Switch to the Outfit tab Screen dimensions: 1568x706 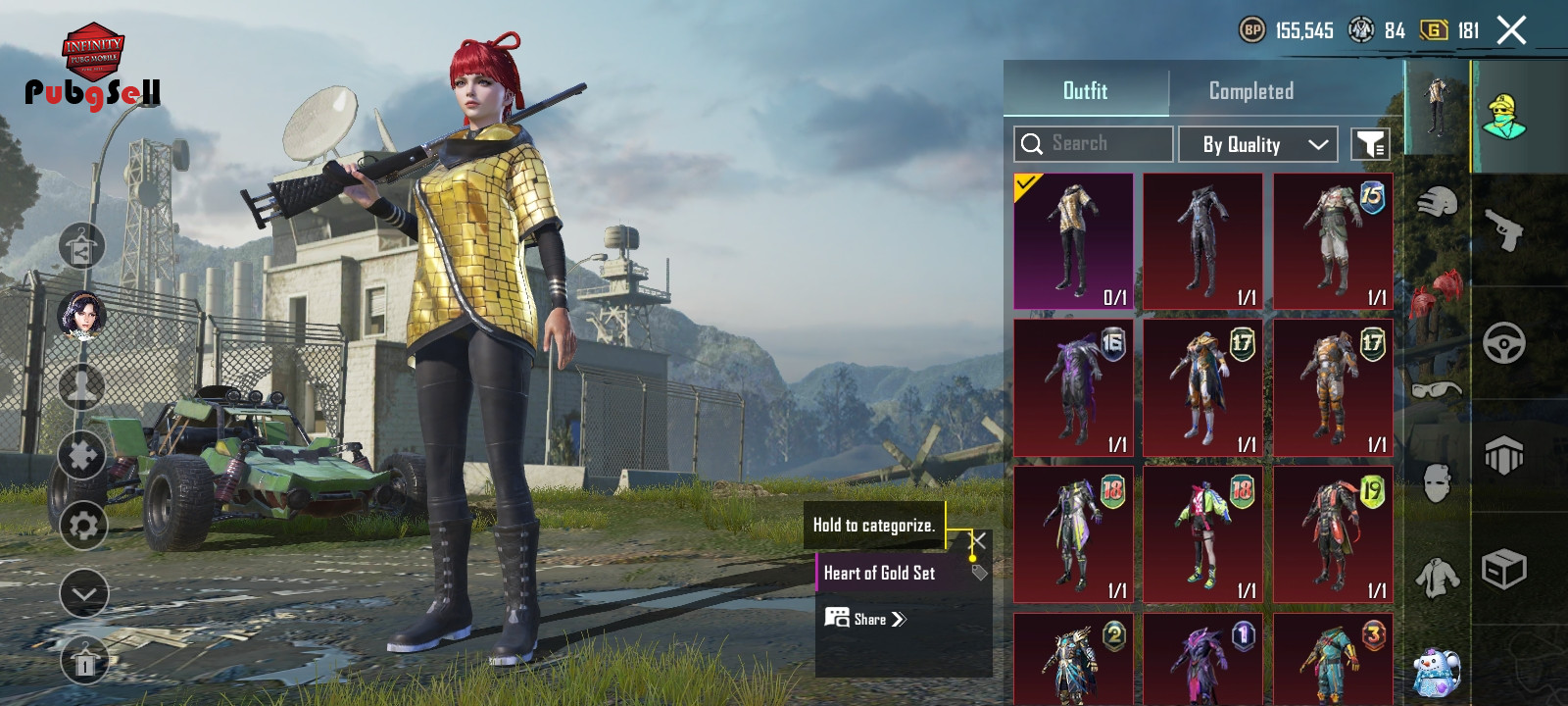[x=1085, y=91]
